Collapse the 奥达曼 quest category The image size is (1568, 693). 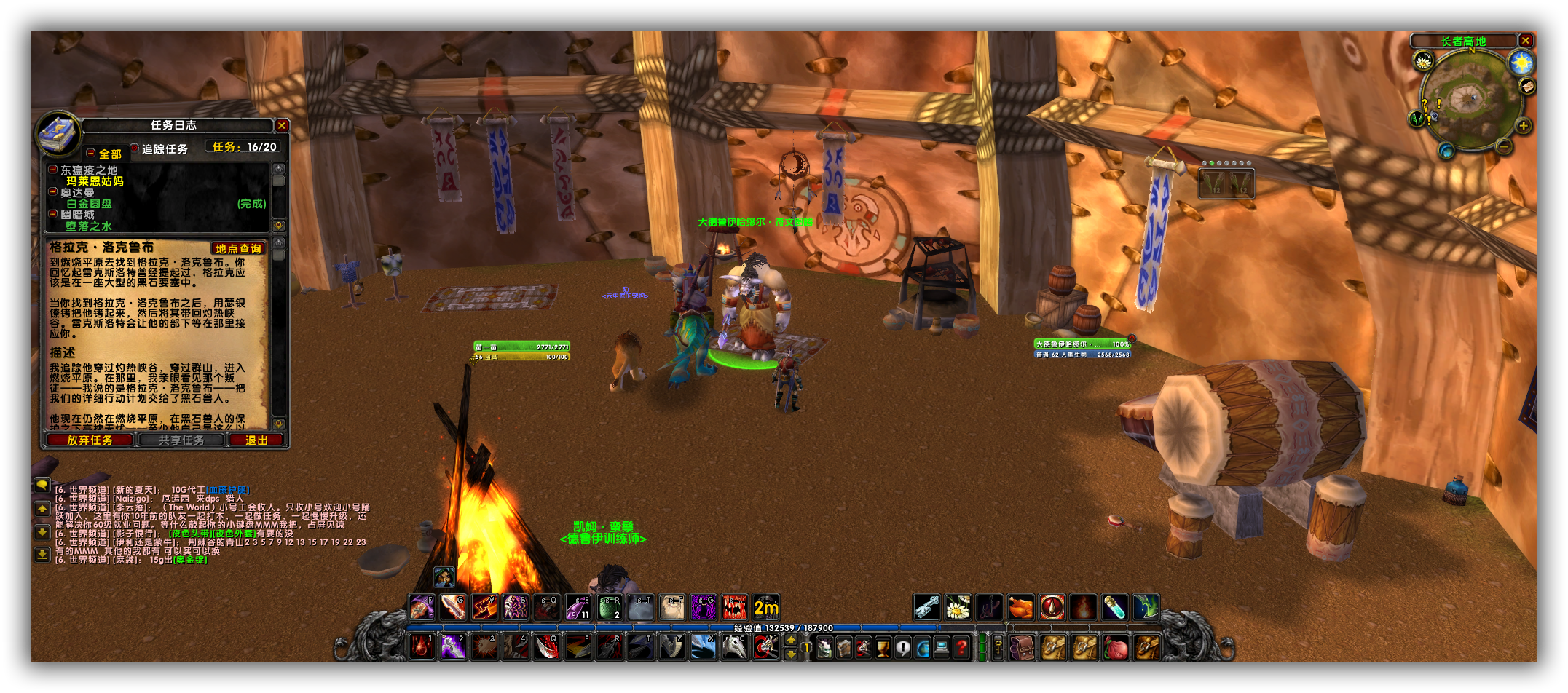pyautogui.click(x=53, y=192)
